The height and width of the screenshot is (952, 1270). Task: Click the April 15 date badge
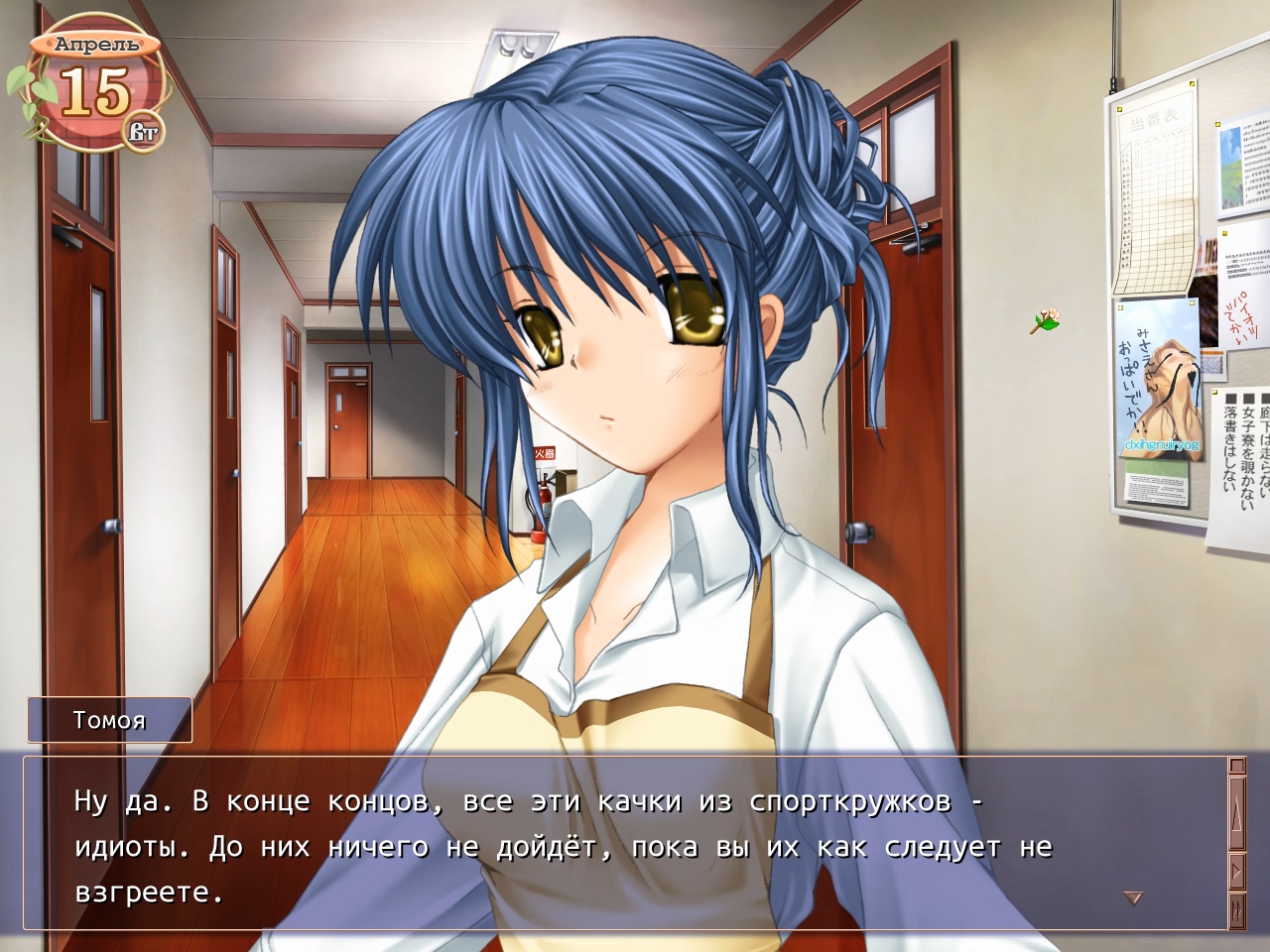[x=96, y=89]
